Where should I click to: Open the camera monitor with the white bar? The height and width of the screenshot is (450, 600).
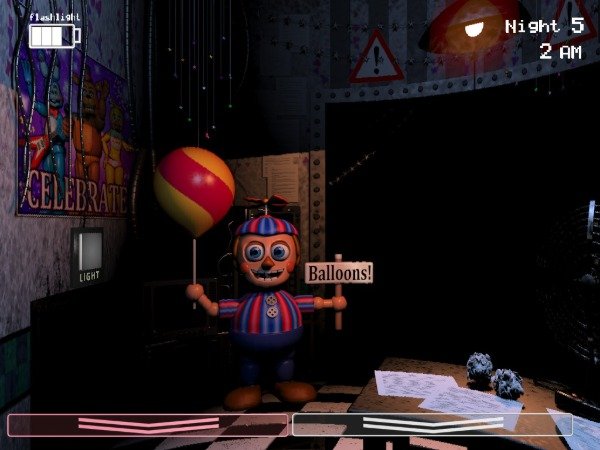click(431, 425)
